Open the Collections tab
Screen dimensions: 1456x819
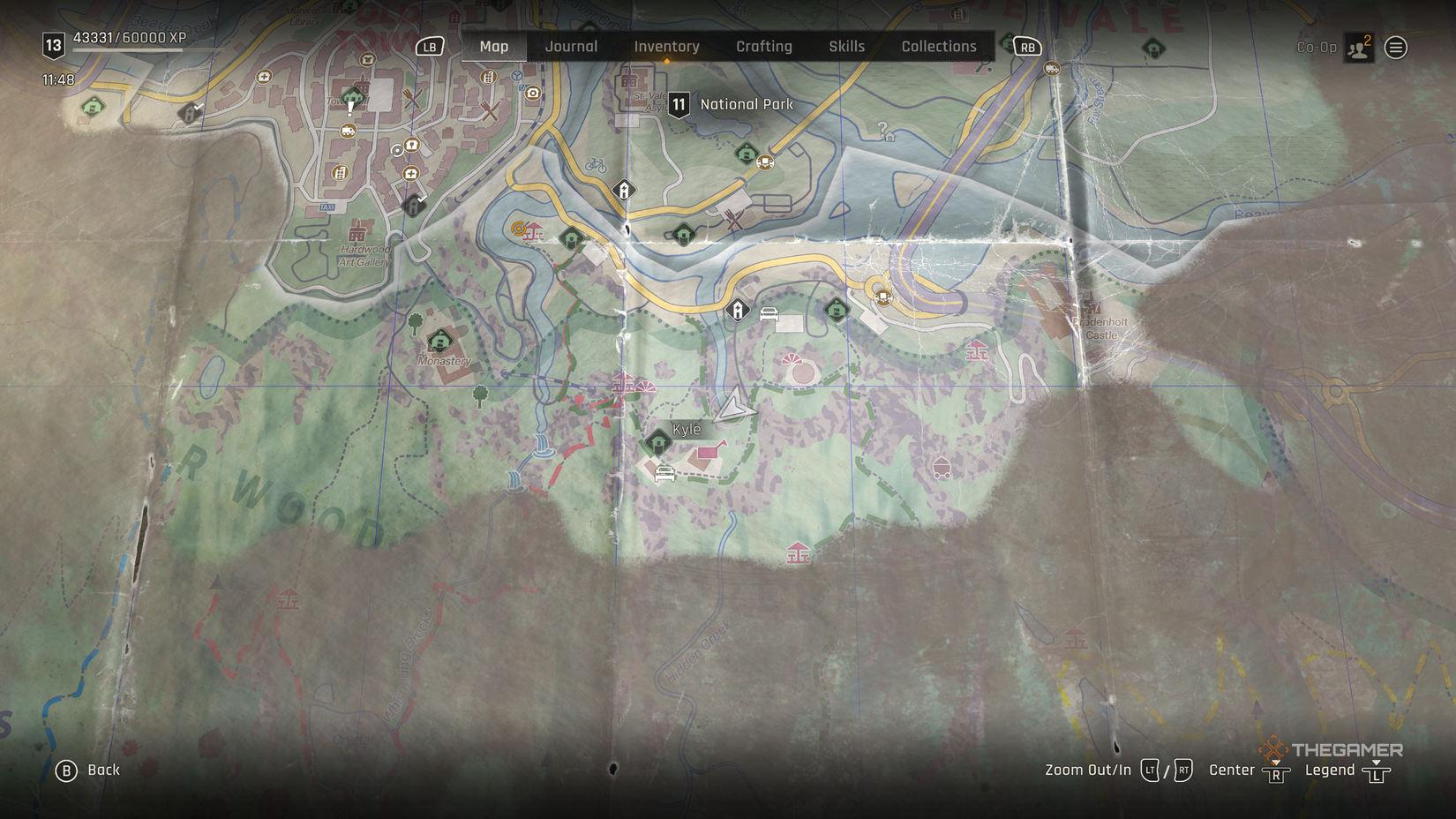coord(937,46)
